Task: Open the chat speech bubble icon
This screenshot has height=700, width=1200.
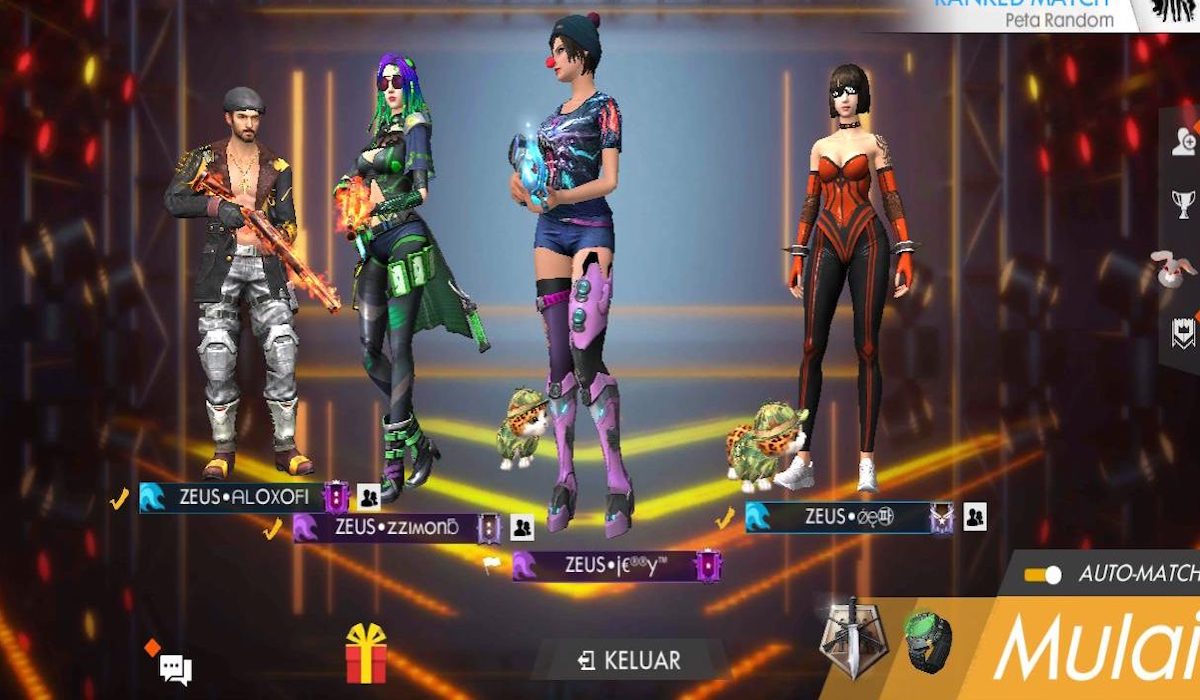Action: (175, 669)
